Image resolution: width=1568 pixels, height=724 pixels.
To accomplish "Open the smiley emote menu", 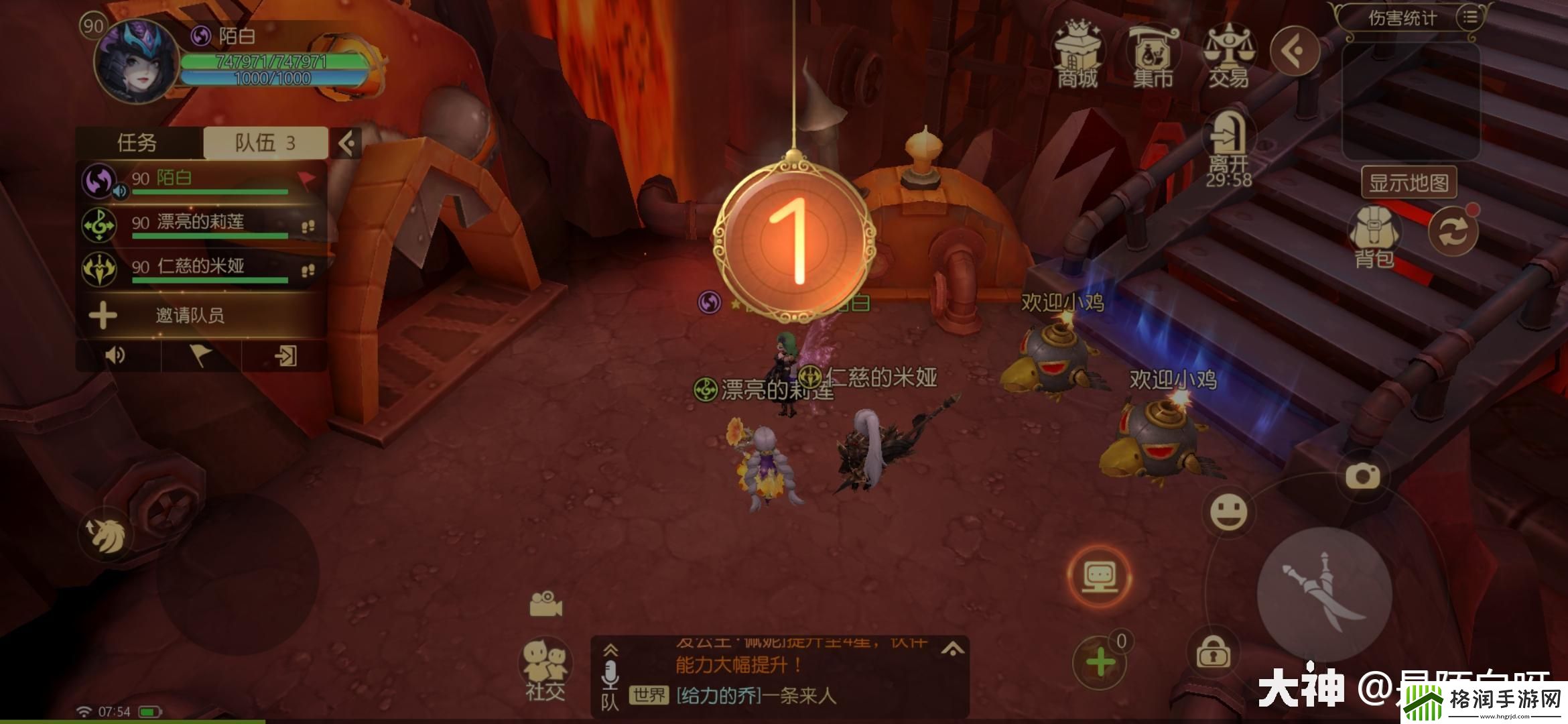I will pos(1228,513).
